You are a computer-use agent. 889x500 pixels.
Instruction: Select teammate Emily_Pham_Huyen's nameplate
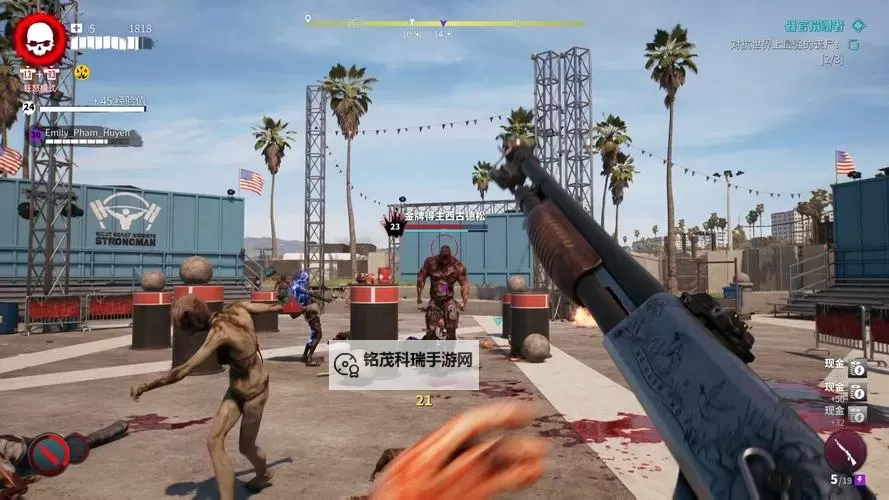pyautogui.click(x=87, y=133)
